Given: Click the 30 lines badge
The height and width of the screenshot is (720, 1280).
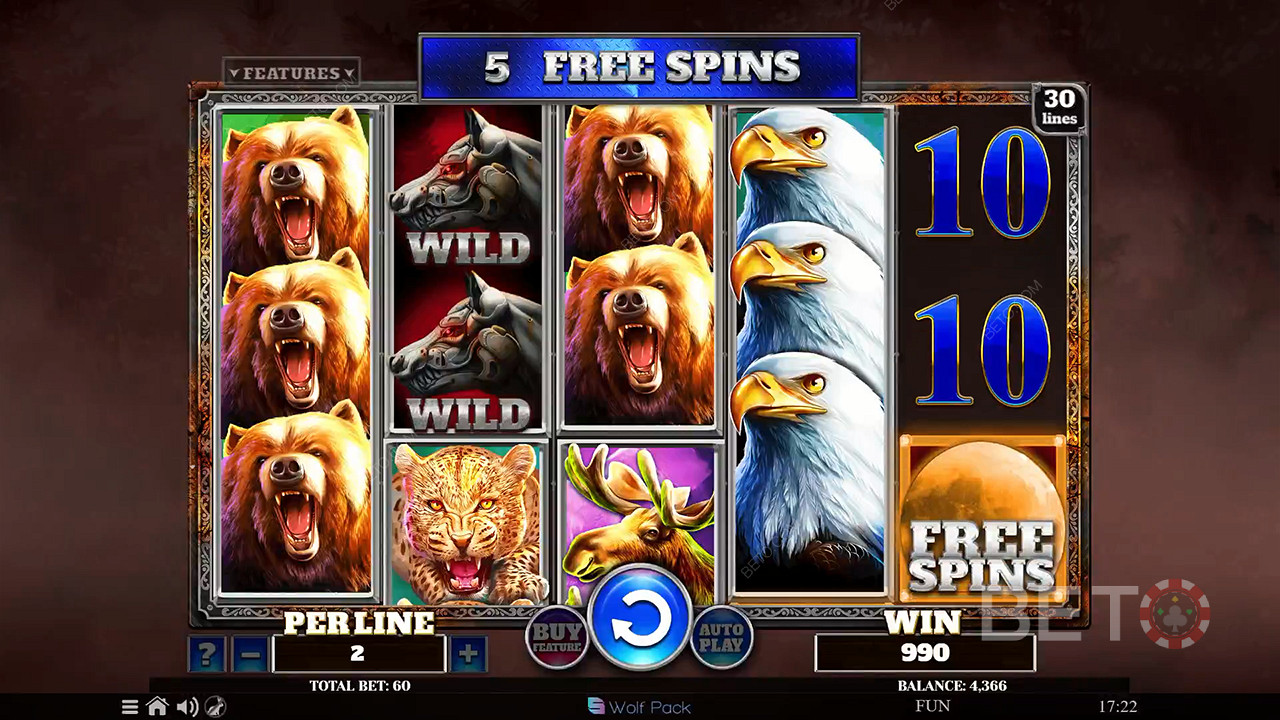Looking at the screenshot, I should (1059, 108).
